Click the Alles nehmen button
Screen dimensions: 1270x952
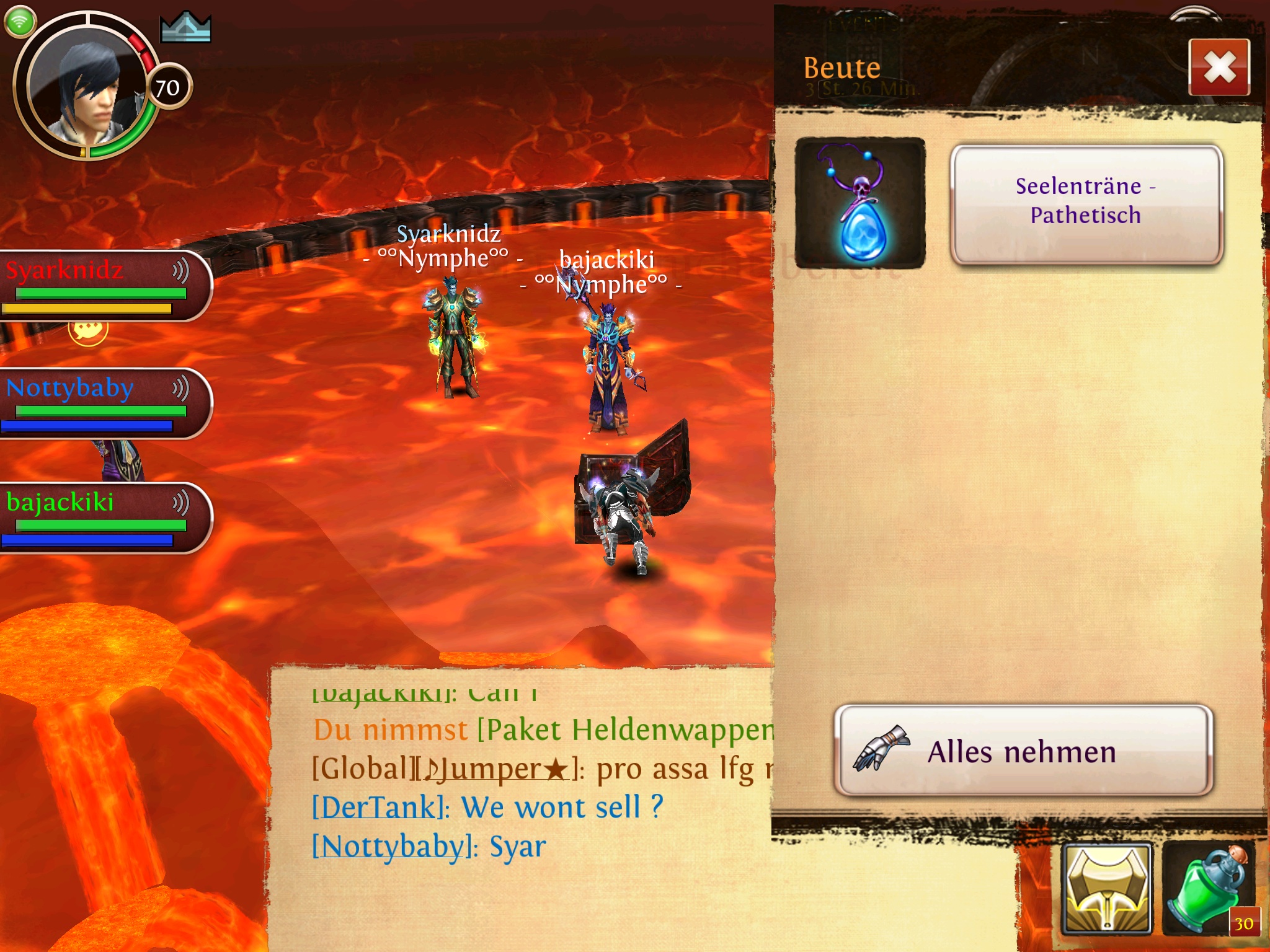(x=1023, y=751)
